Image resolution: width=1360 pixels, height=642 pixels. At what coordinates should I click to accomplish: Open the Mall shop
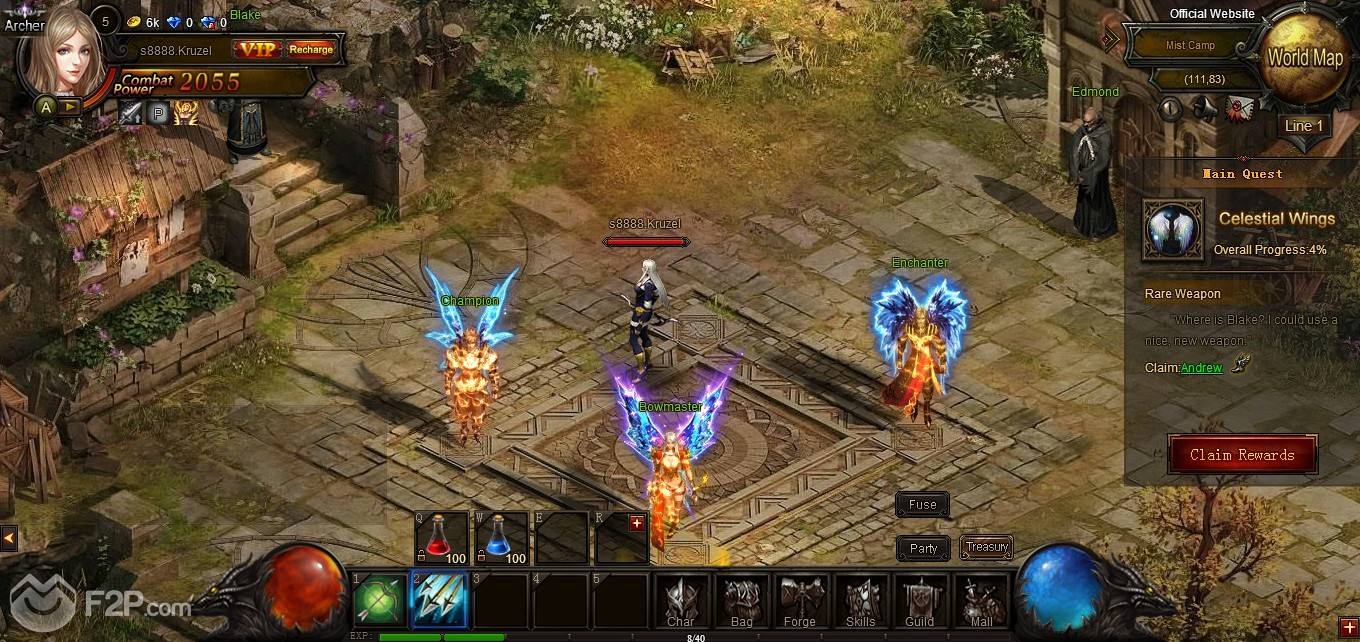click(x=980, y=600)
